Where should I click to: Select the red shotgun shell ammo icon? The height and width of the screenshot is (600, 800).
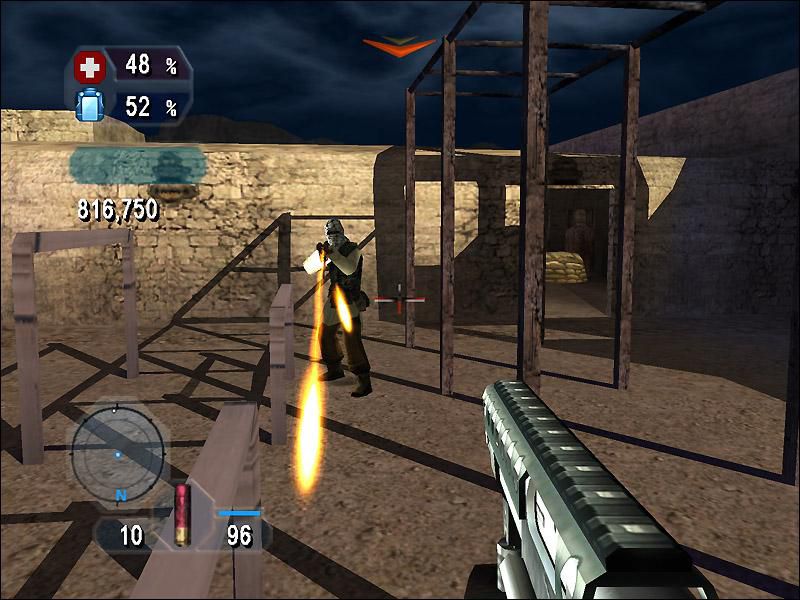click(182, 514)
